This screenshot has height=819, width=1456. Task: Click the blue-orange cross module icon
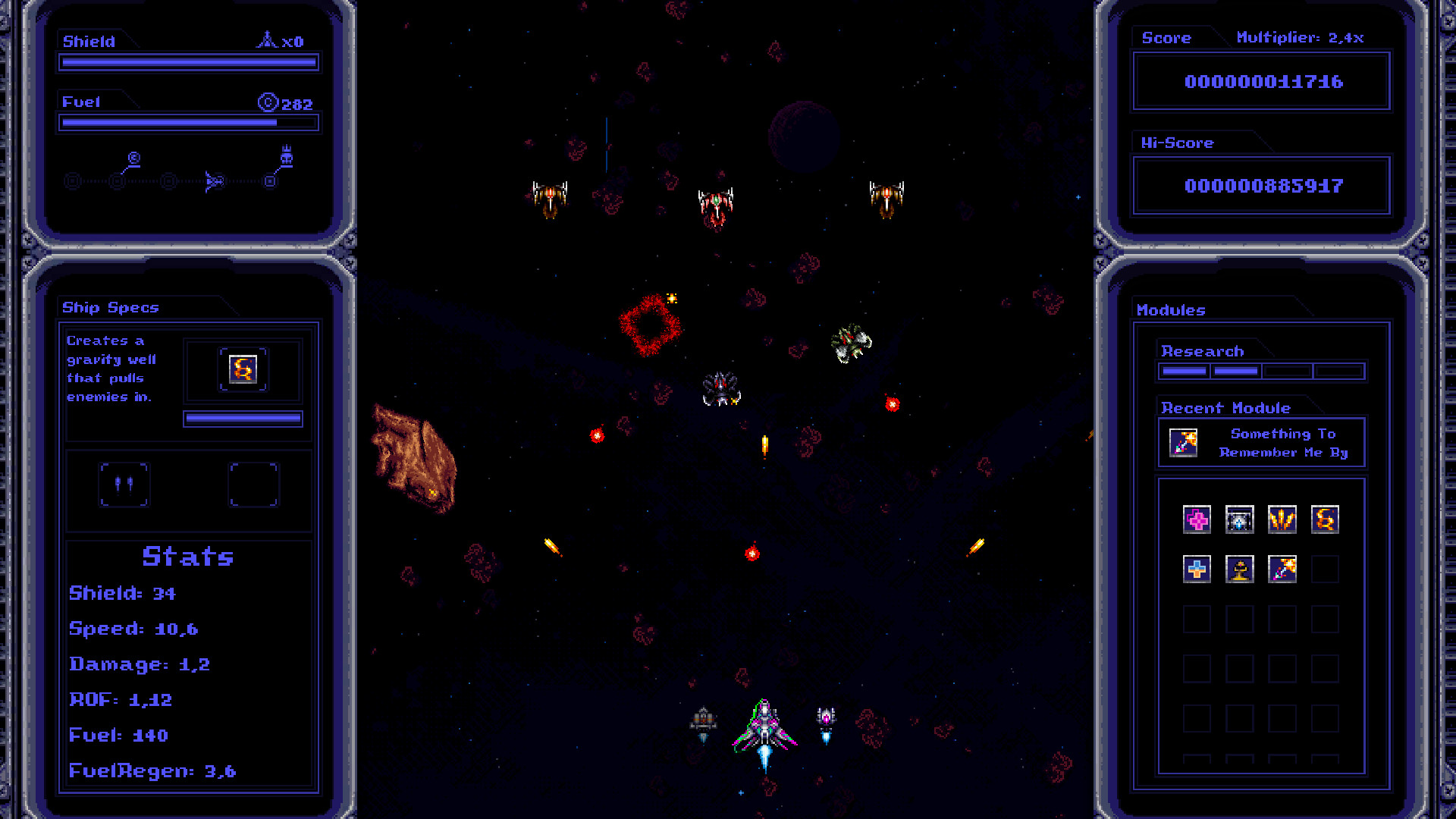(x=1196, y=570)
